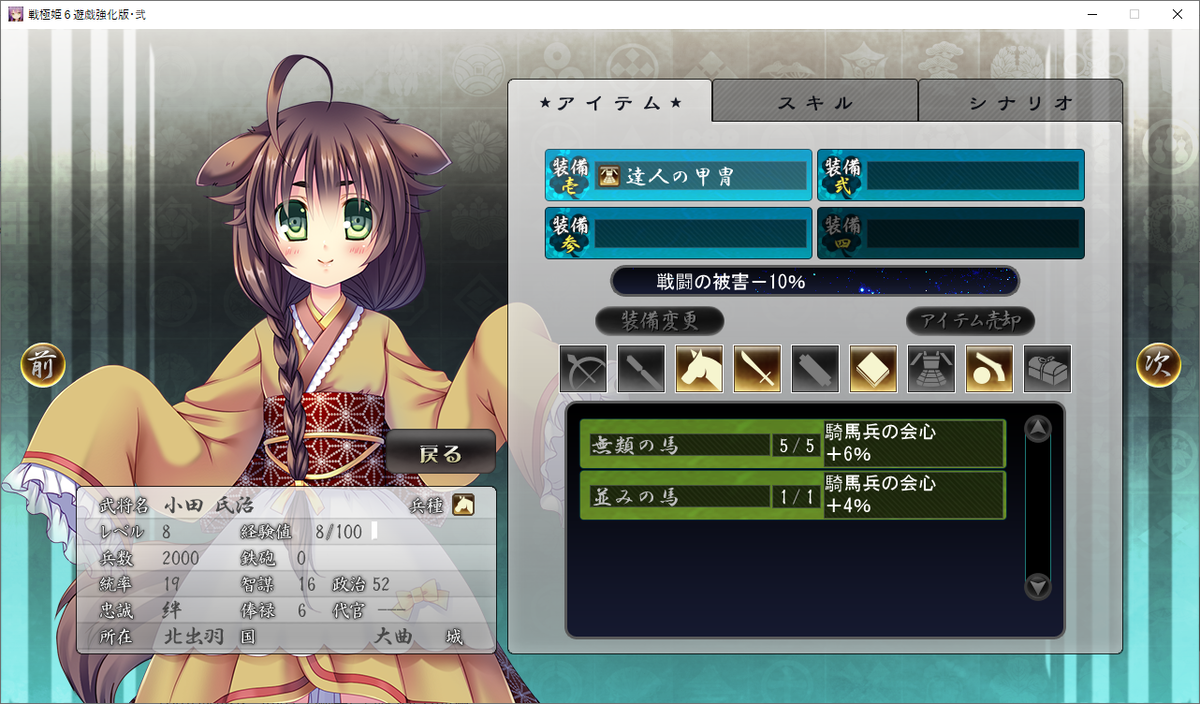Screen dimensions: 1200x704
Task: Filter items by the horse icon
Action: click(700, 369)
